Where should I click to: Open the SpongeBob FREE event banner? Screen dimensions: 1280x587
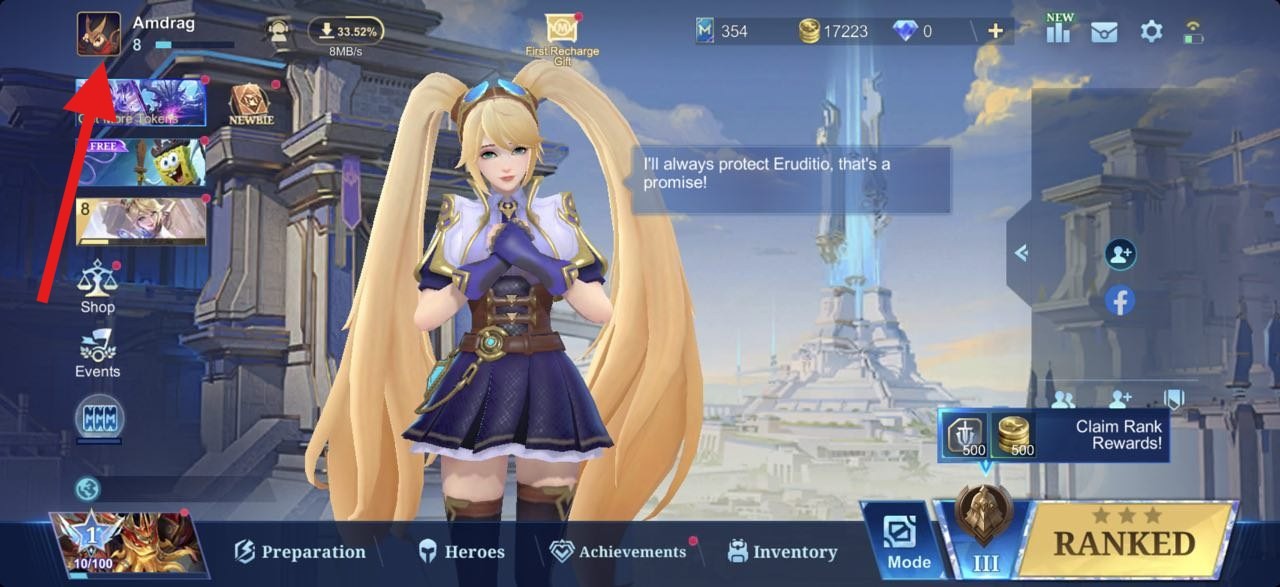point(141,162)
